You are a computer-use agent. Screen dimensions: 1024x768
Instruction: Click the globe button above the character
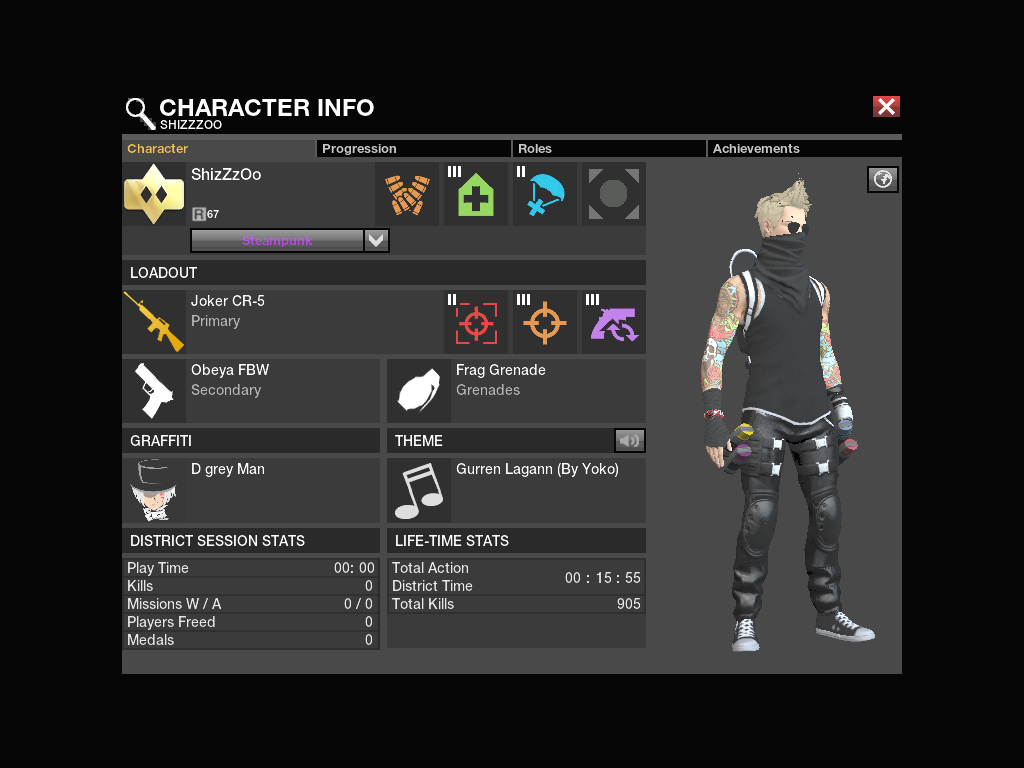[882, 179]
